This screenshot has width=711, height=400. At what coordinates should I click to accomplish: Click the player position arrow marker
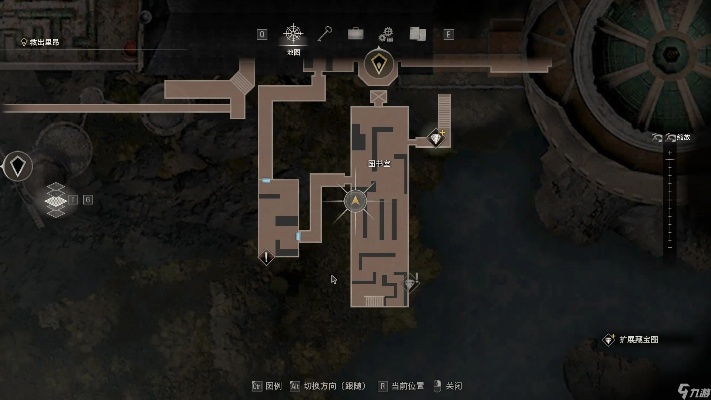coord(355,202)
